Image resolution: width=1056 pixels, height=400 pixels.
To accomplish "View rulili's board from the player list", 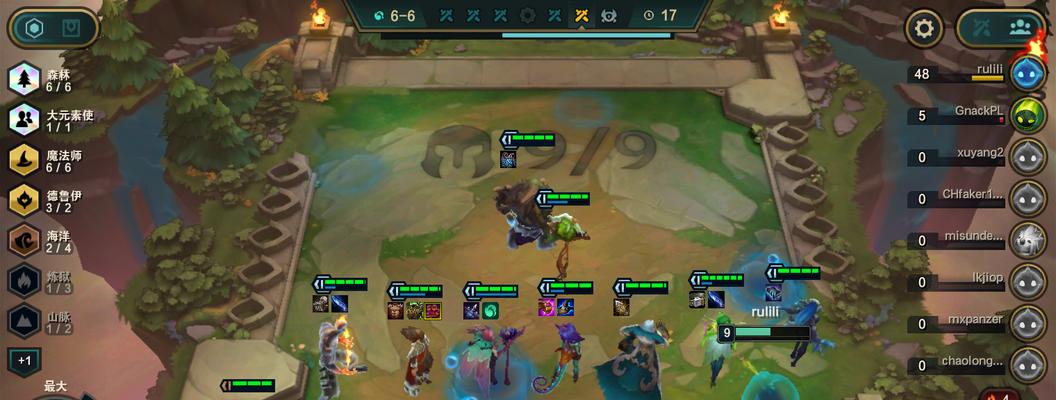I will (1027, 73).
